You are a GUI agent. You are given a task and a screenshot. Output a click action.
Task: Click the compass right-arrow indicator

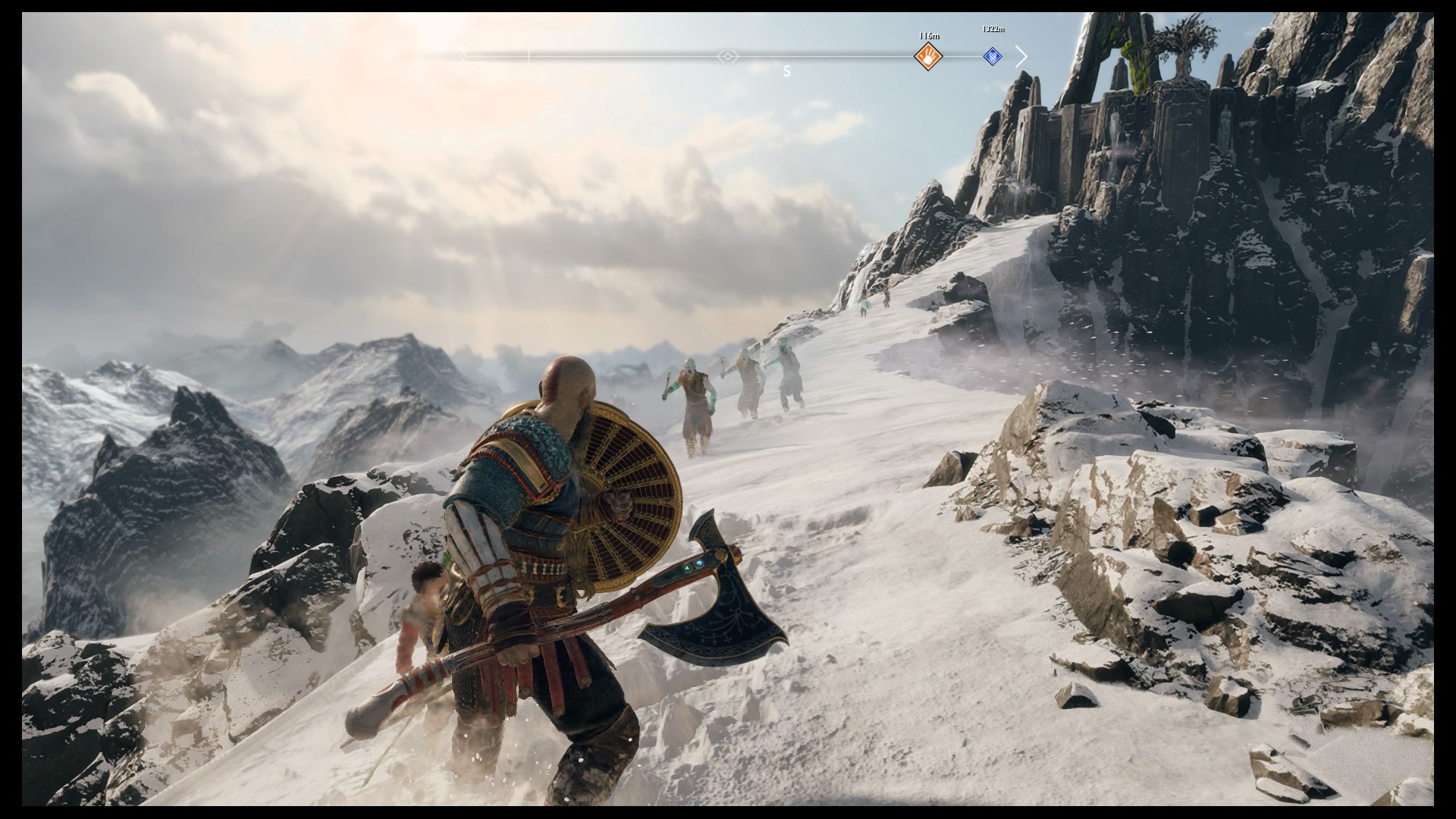pos(1021,56)
